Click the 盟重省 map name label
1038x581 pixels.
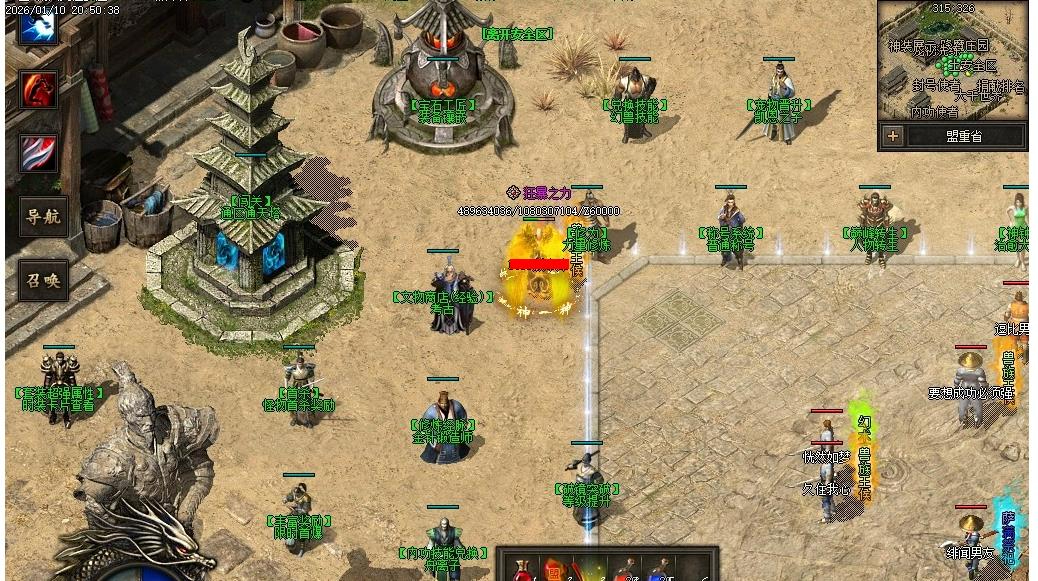[964, 136]
